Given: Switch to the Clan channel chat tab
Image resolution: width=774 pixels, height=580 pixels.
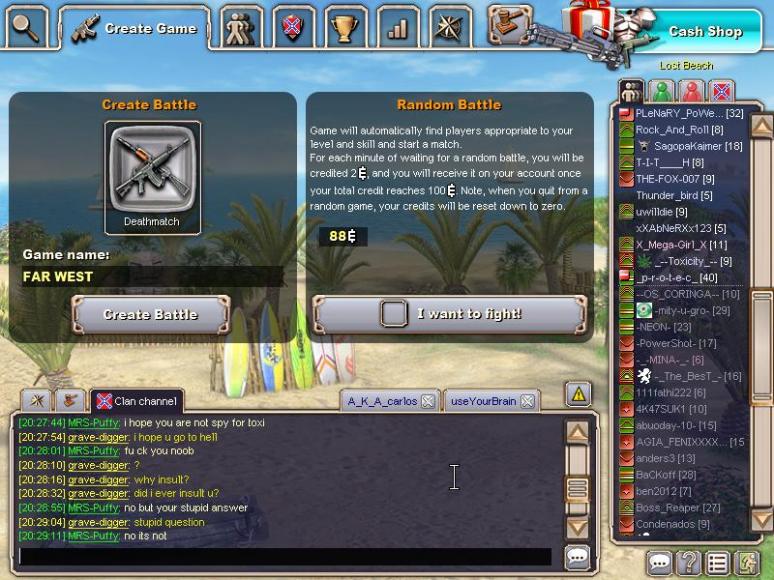Looking at the screenshot, I should (x=137, y=401).
